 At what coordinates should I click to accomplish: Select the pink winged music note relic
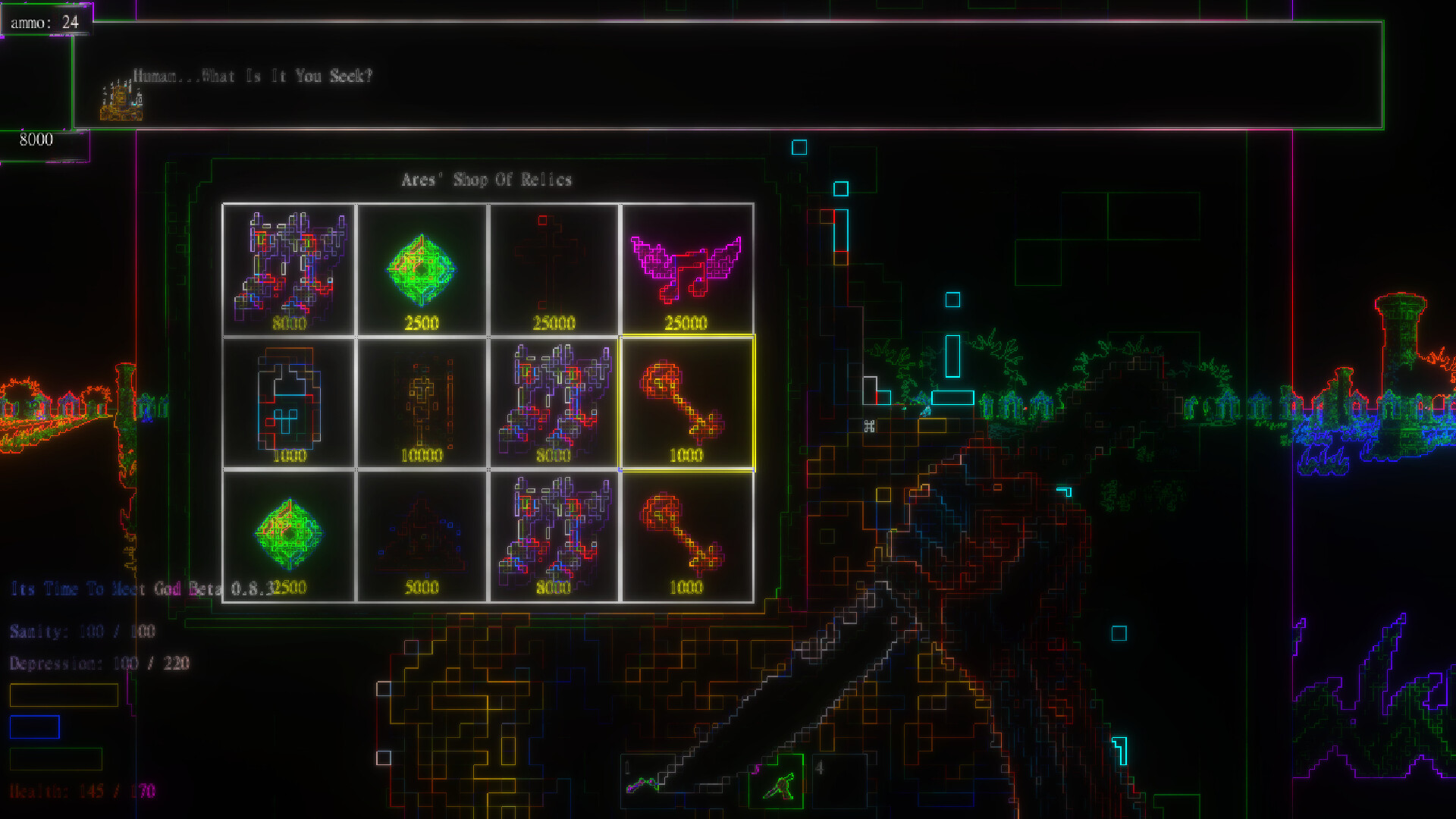click(x=687, y=265)
